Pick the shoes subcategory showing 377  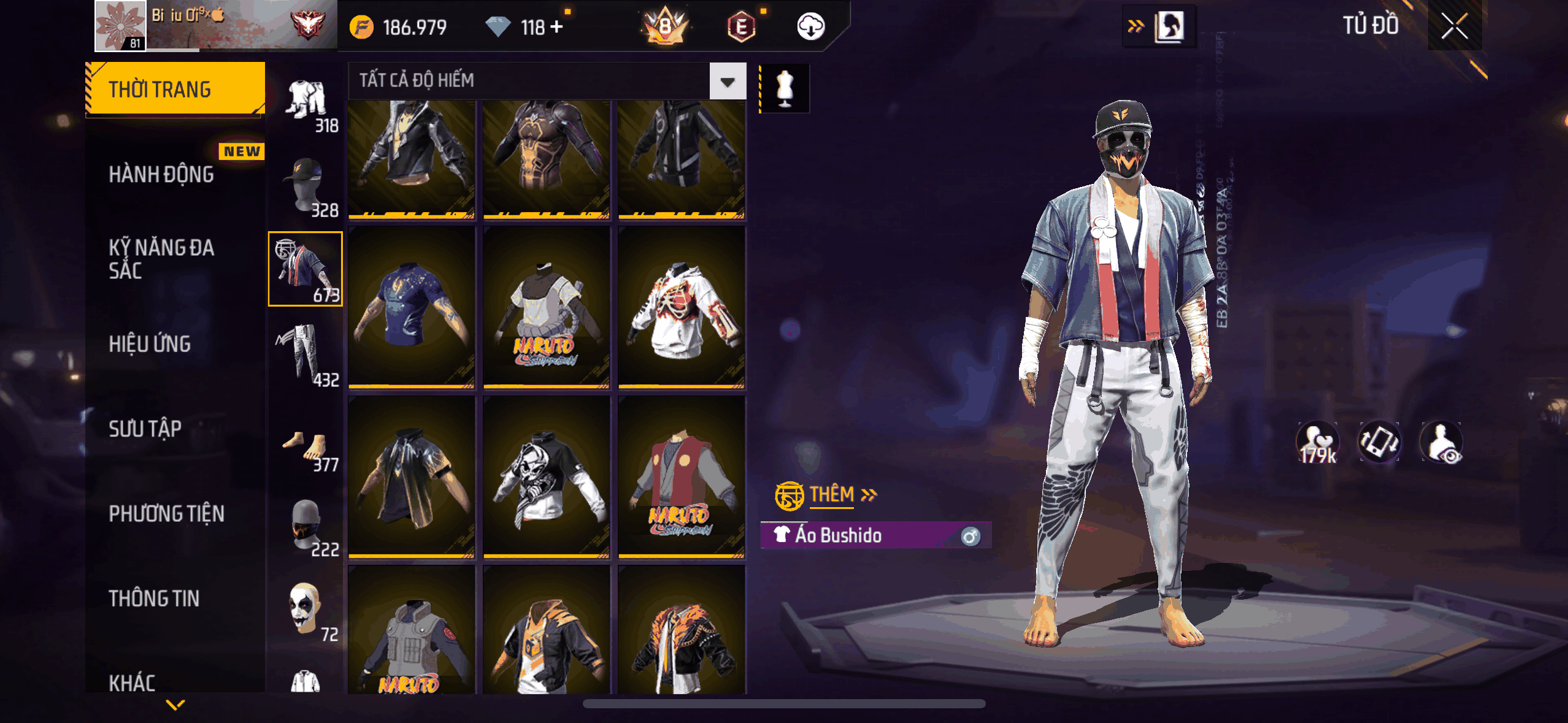click(306, 449)
